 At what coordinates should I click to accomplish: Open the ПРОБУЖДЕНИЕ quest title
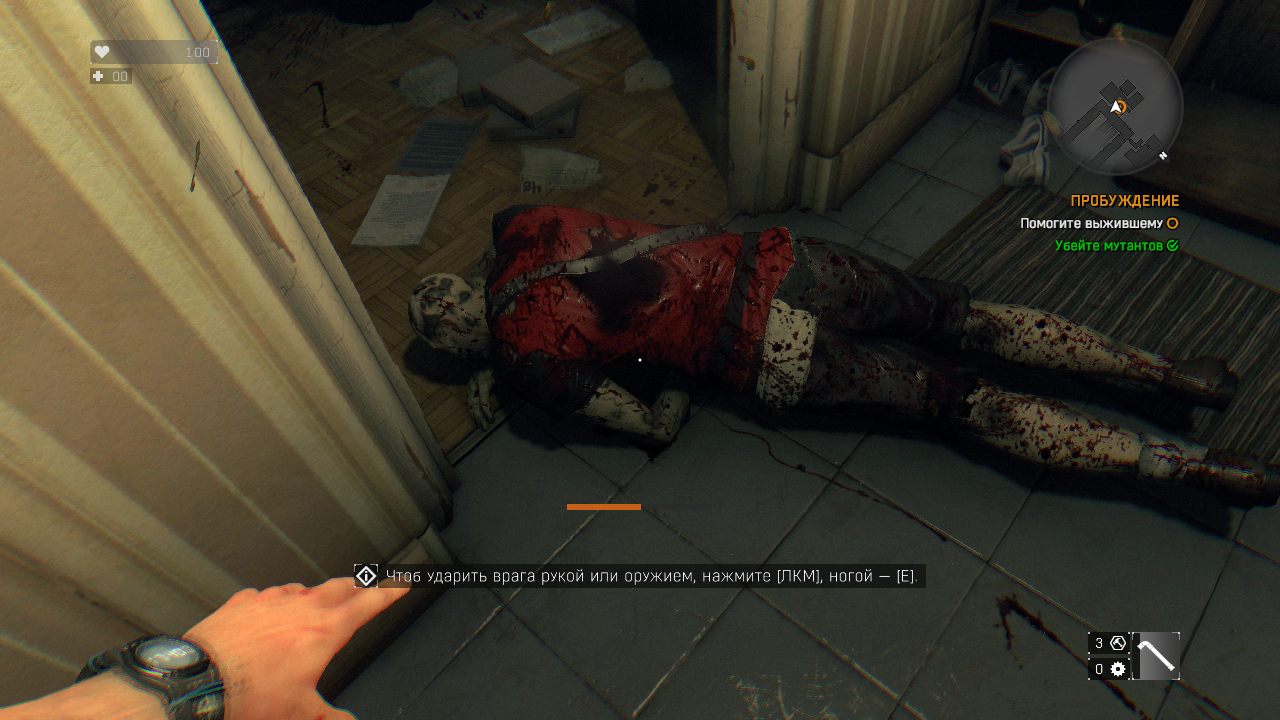(x=1124, y=201)
